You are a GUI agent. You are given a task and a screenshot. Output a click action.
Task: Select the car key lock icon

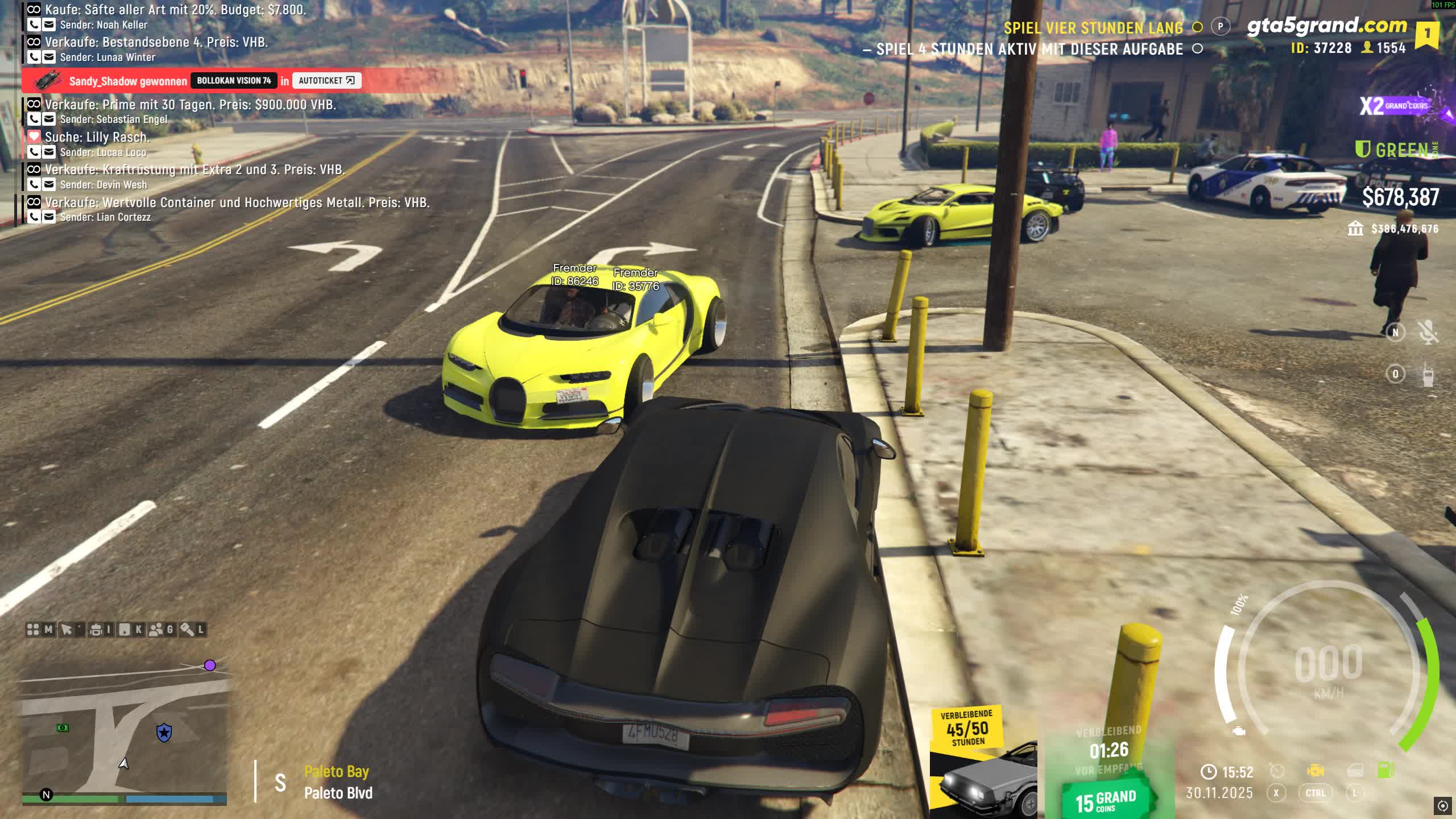pyautogui.click(x=187, y=630)
